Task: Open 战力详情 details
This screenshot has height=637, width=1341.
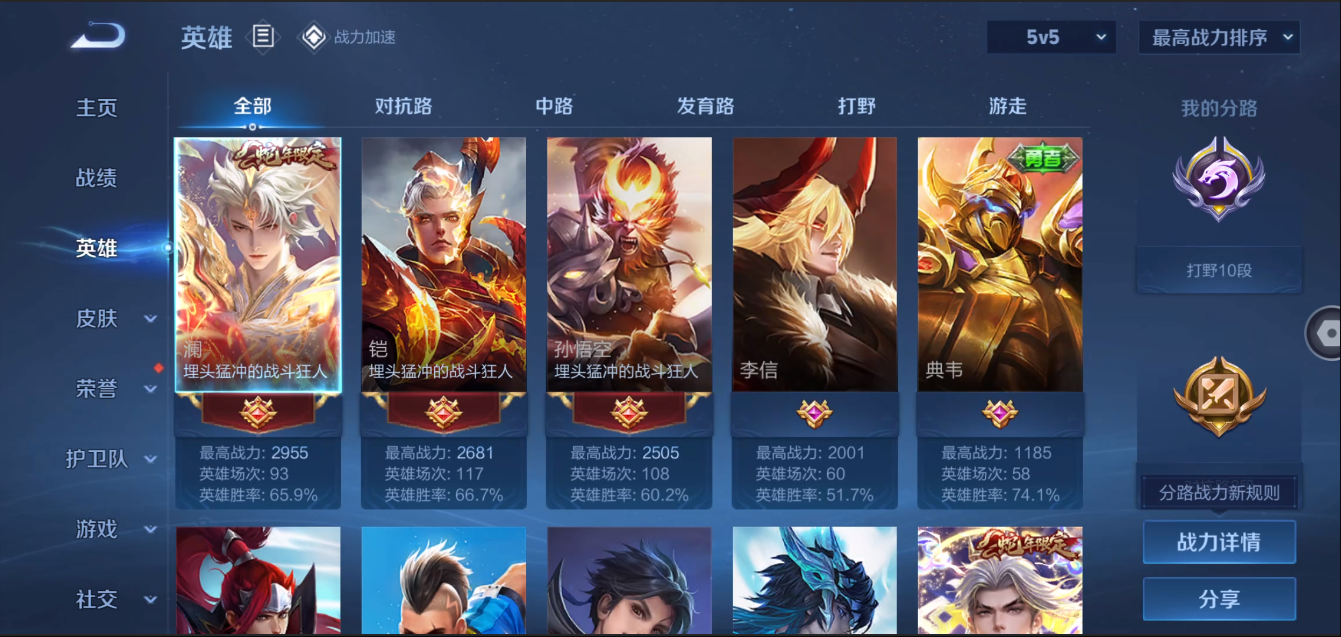Action: (x=1219, y=542)
